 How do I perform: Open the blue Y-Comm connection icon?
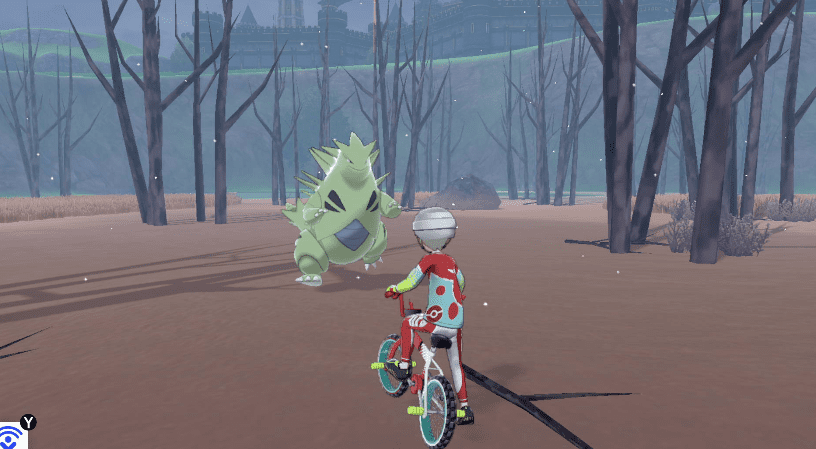pos(11,438)
